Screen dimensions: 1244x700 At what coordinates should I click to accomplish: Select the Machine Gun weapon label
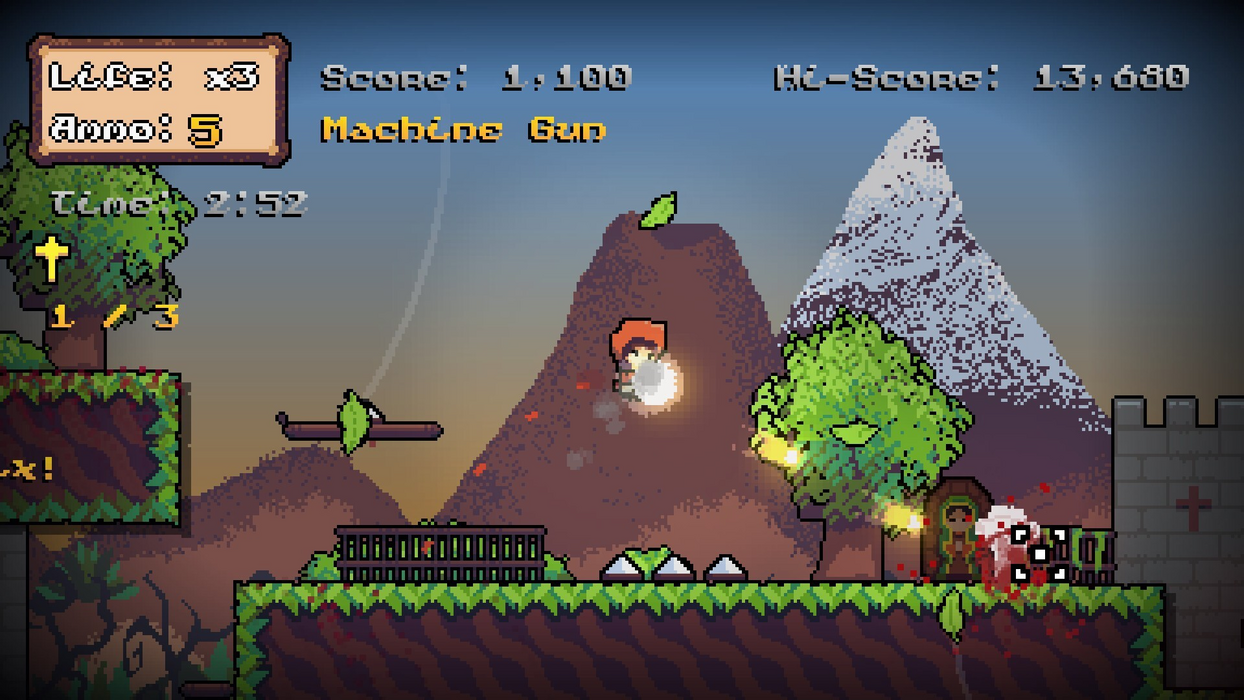click(x=463, y=130)
